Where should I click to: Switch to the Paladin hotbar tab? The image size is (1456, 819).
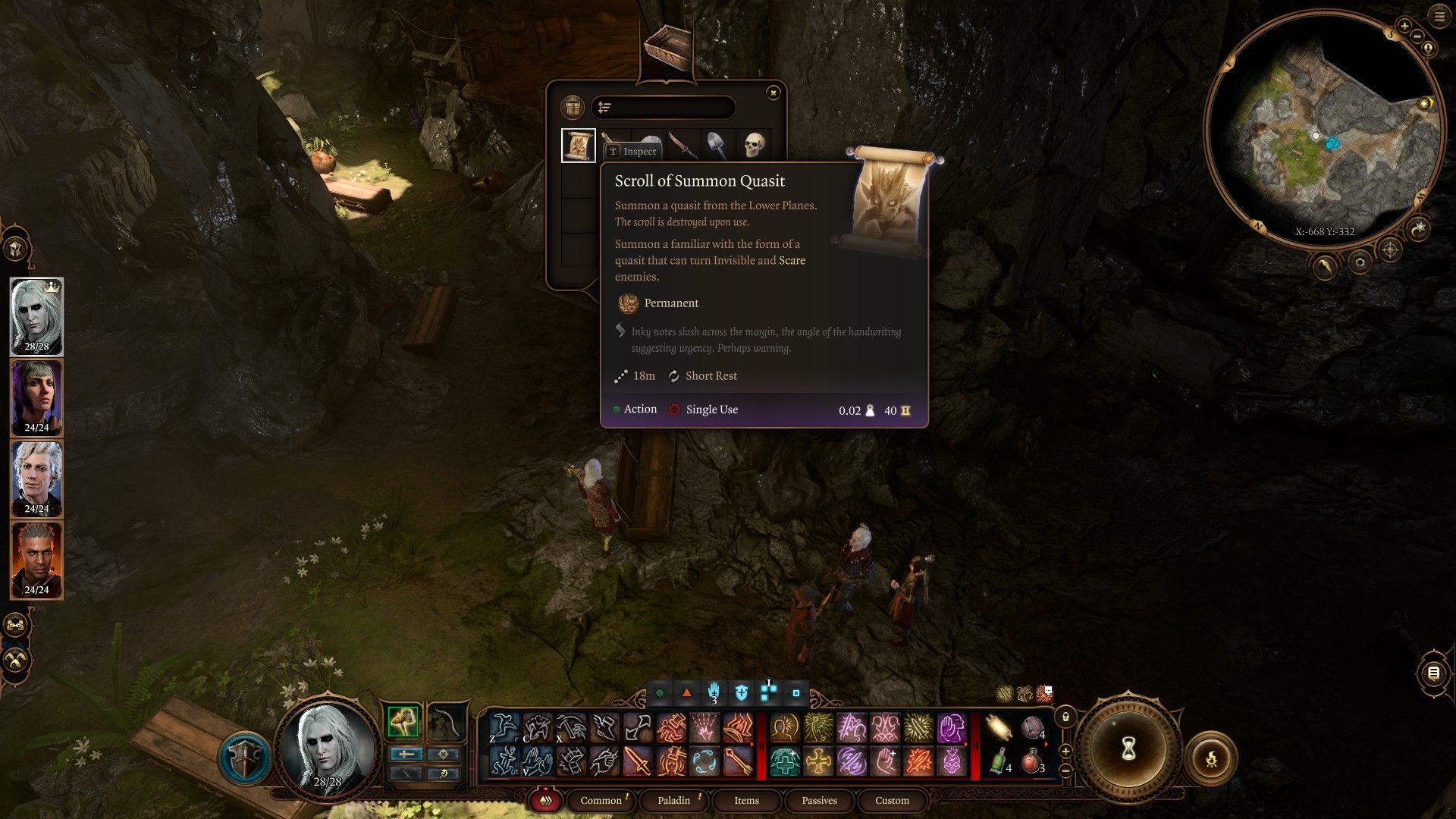pyautogui.click(x=673, y=800)
